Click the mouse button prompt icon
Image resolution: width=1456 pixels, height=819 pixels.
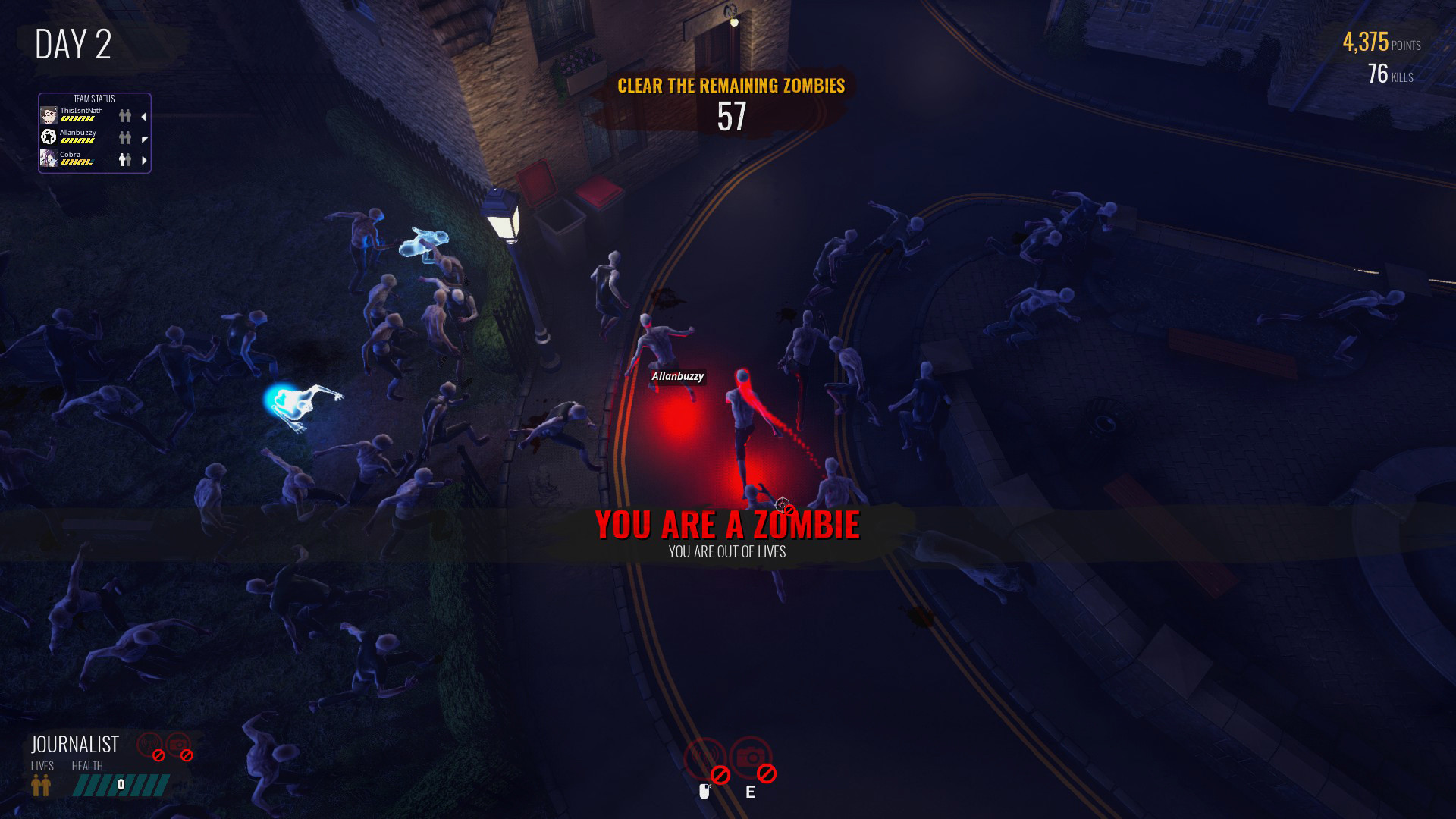coord(704,792)
